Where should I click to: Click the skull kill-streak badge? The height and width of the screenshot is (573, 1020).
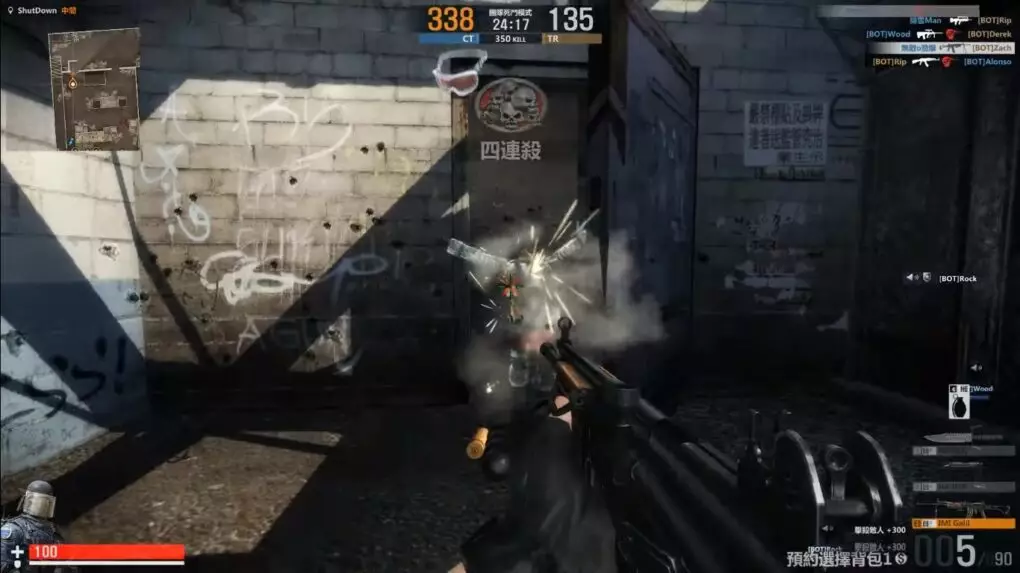(x=510, y=104)
